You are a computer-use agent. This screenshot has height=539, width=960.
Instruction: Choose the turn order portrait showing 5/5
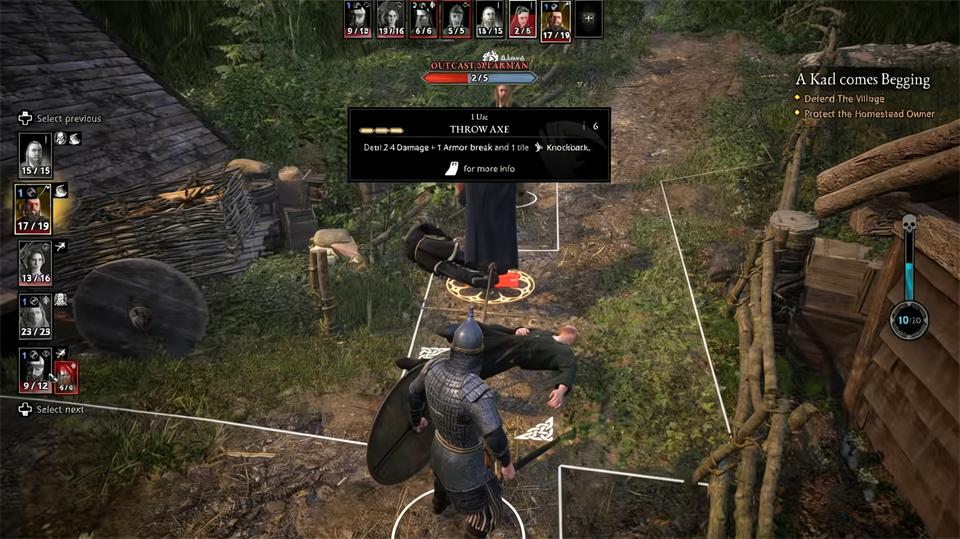tap(456, 19)
